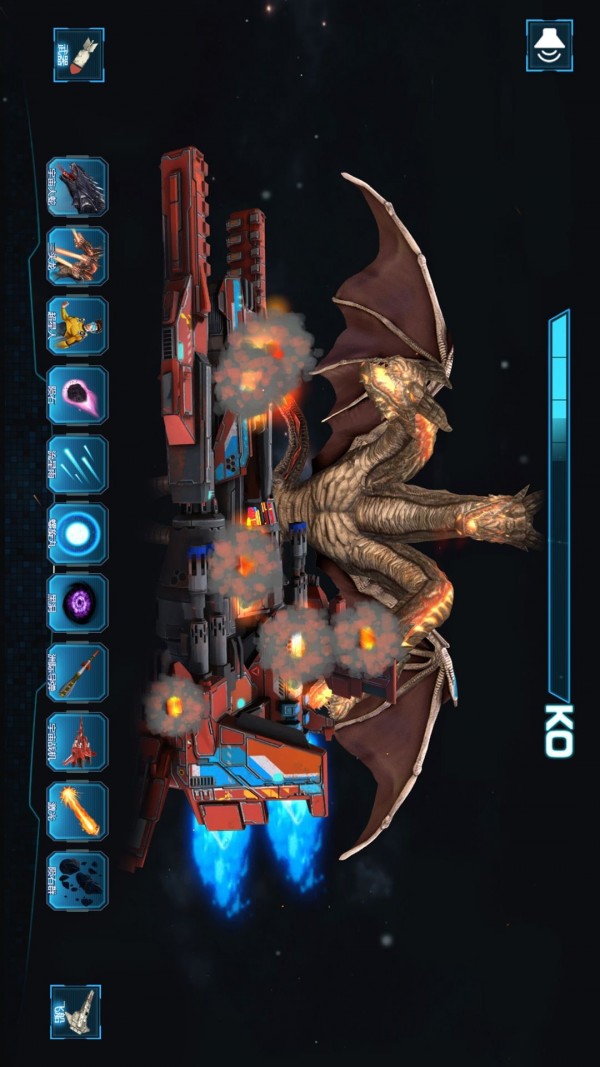Toggle the alarm bell sound button
Image resolution: width=600 pixels, height=1067 pixels.
549,46
